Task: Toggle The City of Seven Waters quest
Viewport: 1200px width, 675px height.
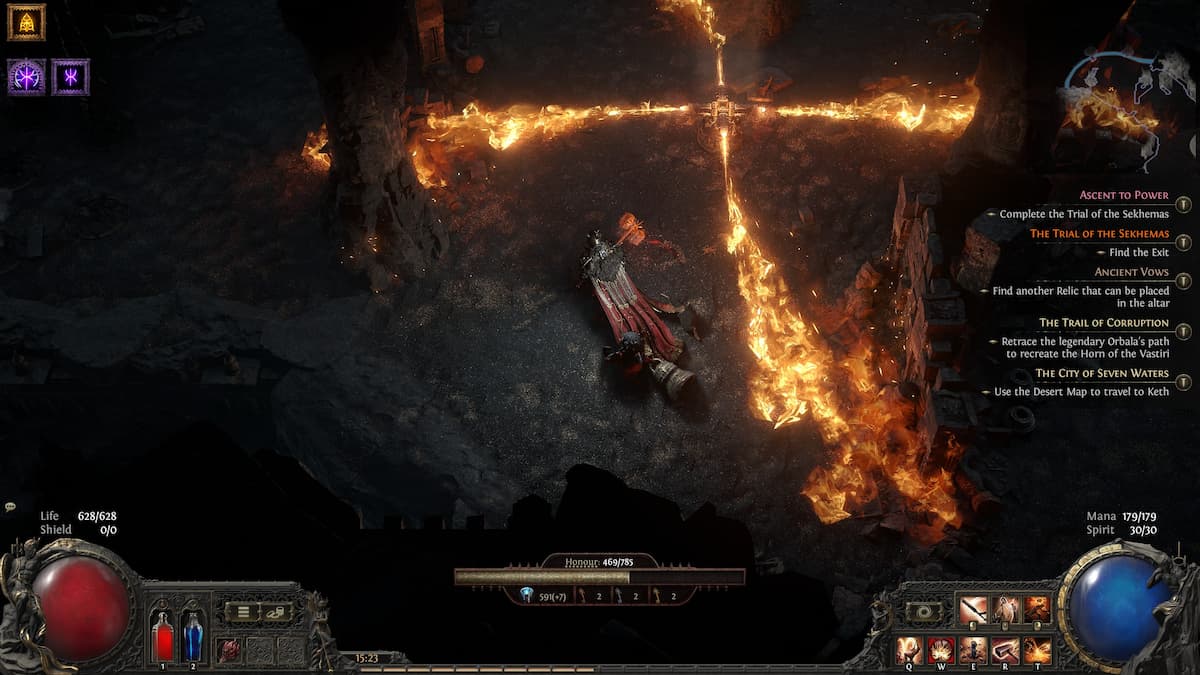Action: pos(1184,382)
